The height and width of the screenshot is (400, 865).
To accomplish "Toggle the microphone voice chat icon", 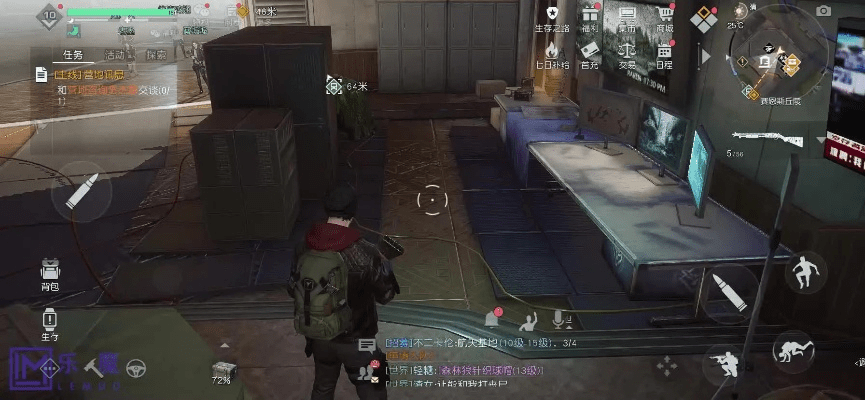I will pyautogui.click(x=559, y=319).
